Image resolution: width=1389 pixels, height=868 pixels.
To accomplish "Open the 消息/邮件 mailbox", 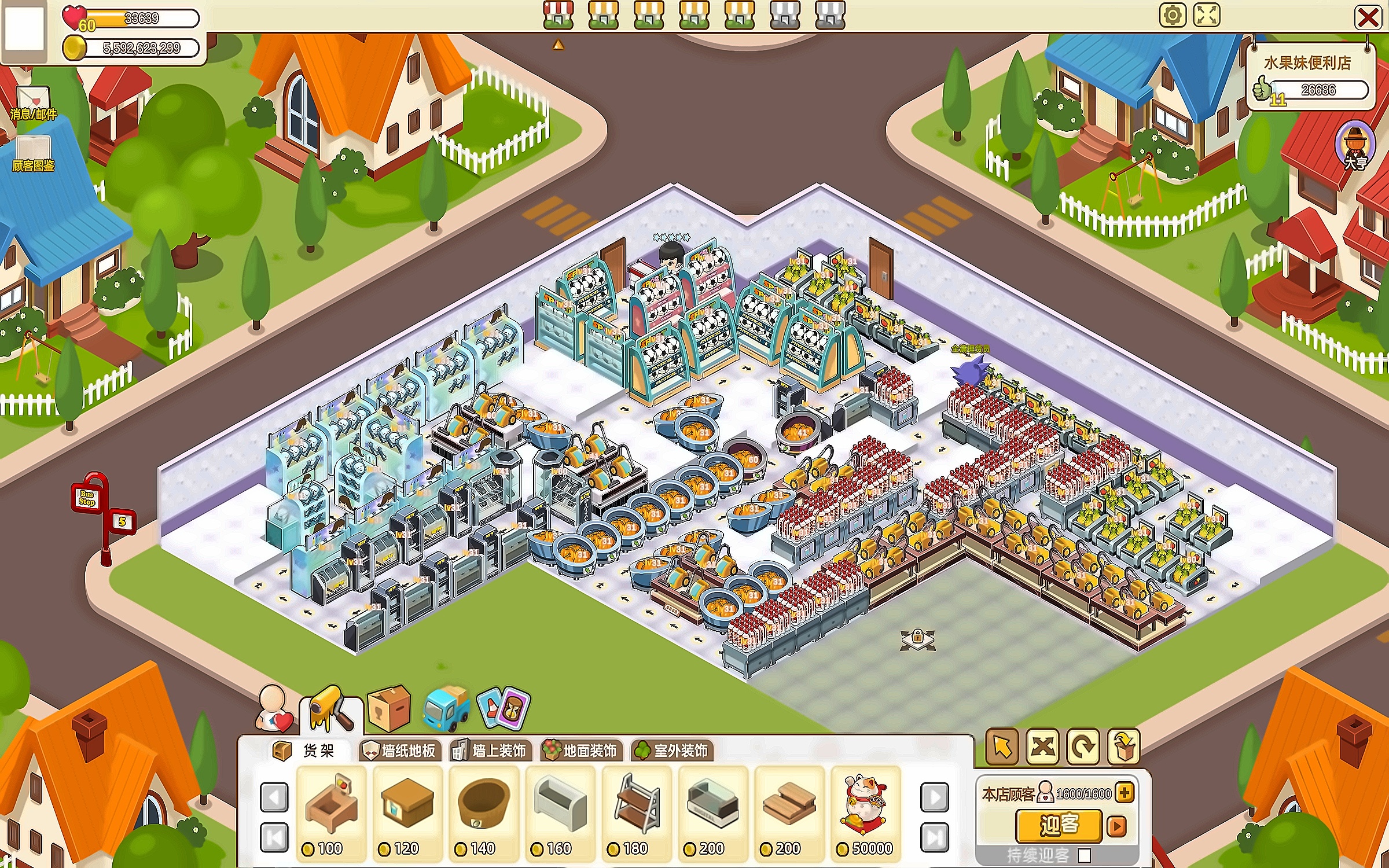I will click(33, 103).
